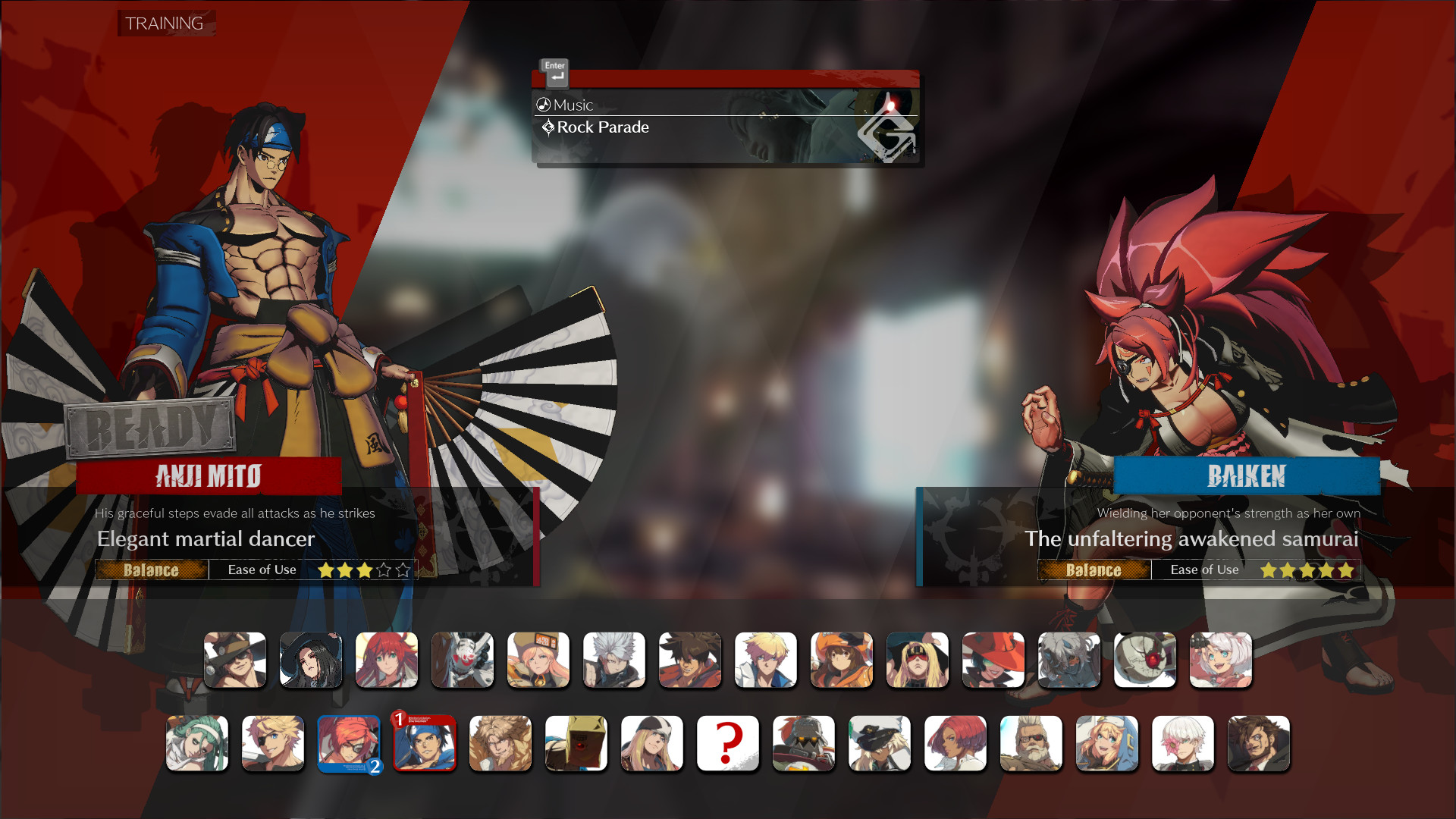Image resolution: width=1456 pixels, height=819 pixels.
Task: Choose Goldlewis Dickinson's bearded portrait
Action: click(x=1031, y=743)
